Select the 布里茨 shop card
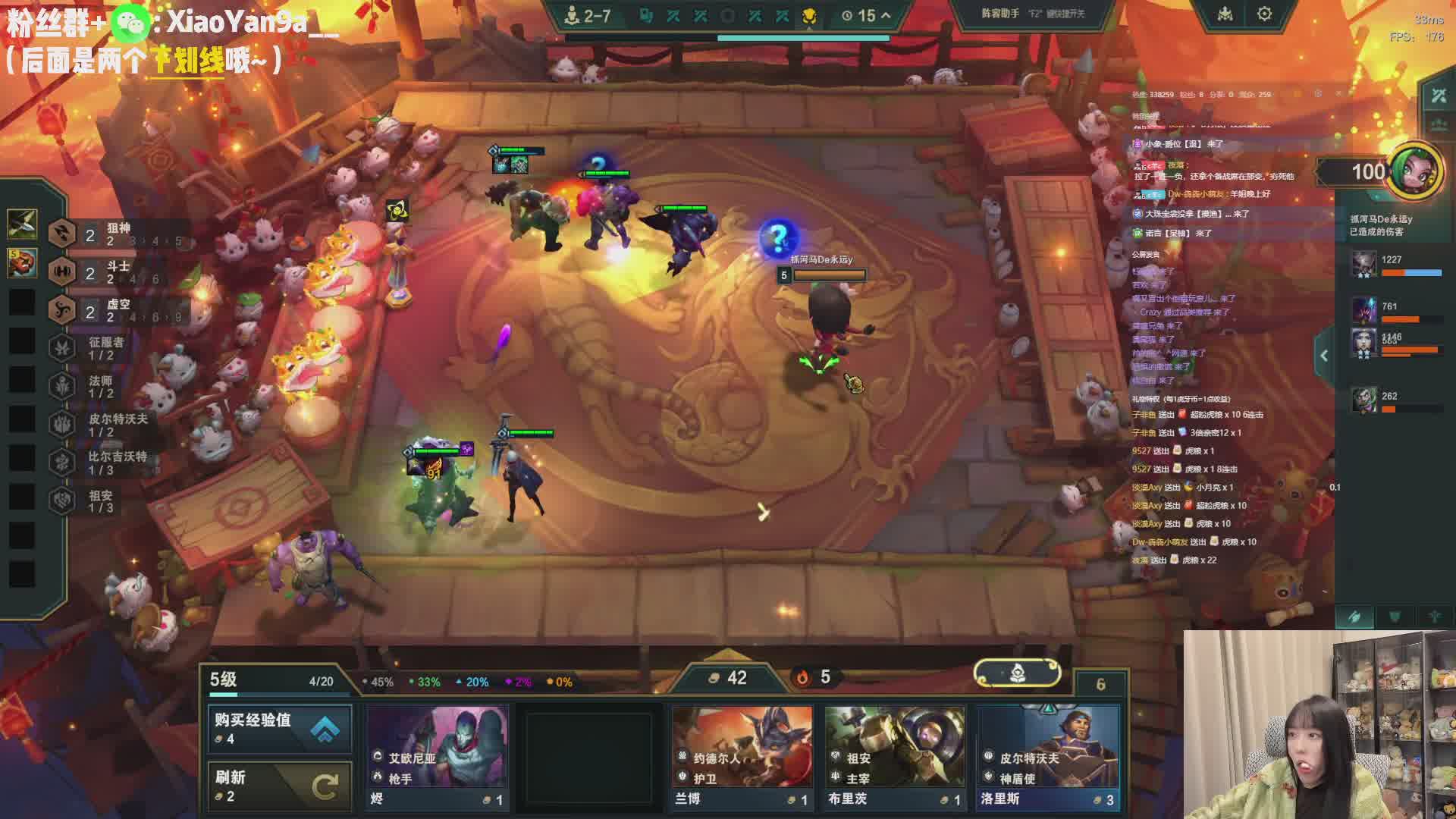 tap(895, 756)
